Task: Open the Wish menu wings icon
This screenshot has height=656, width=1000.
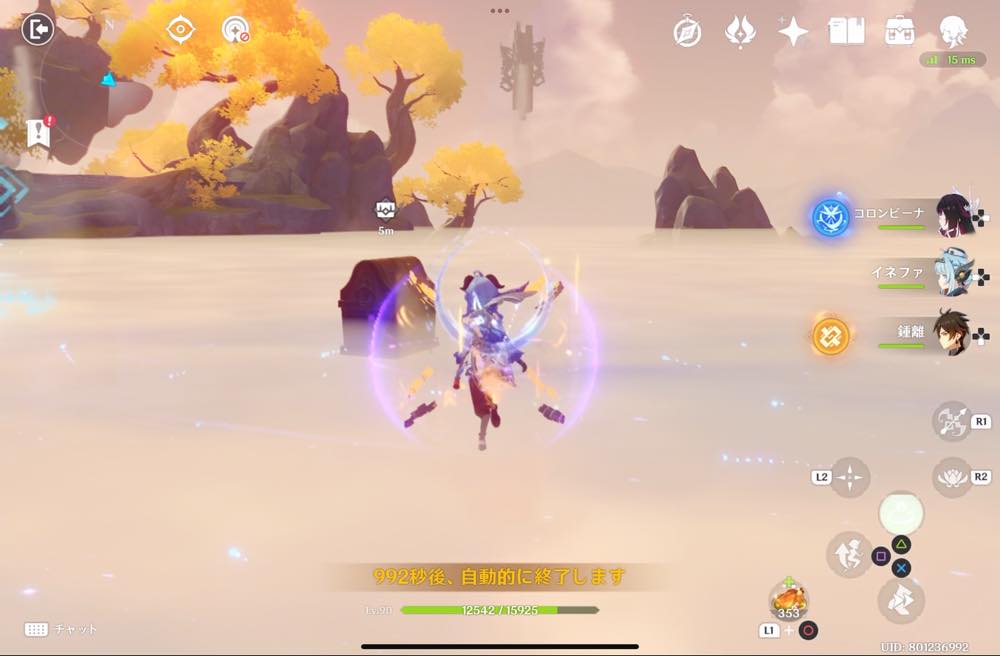Action: [x=740, y=32]
